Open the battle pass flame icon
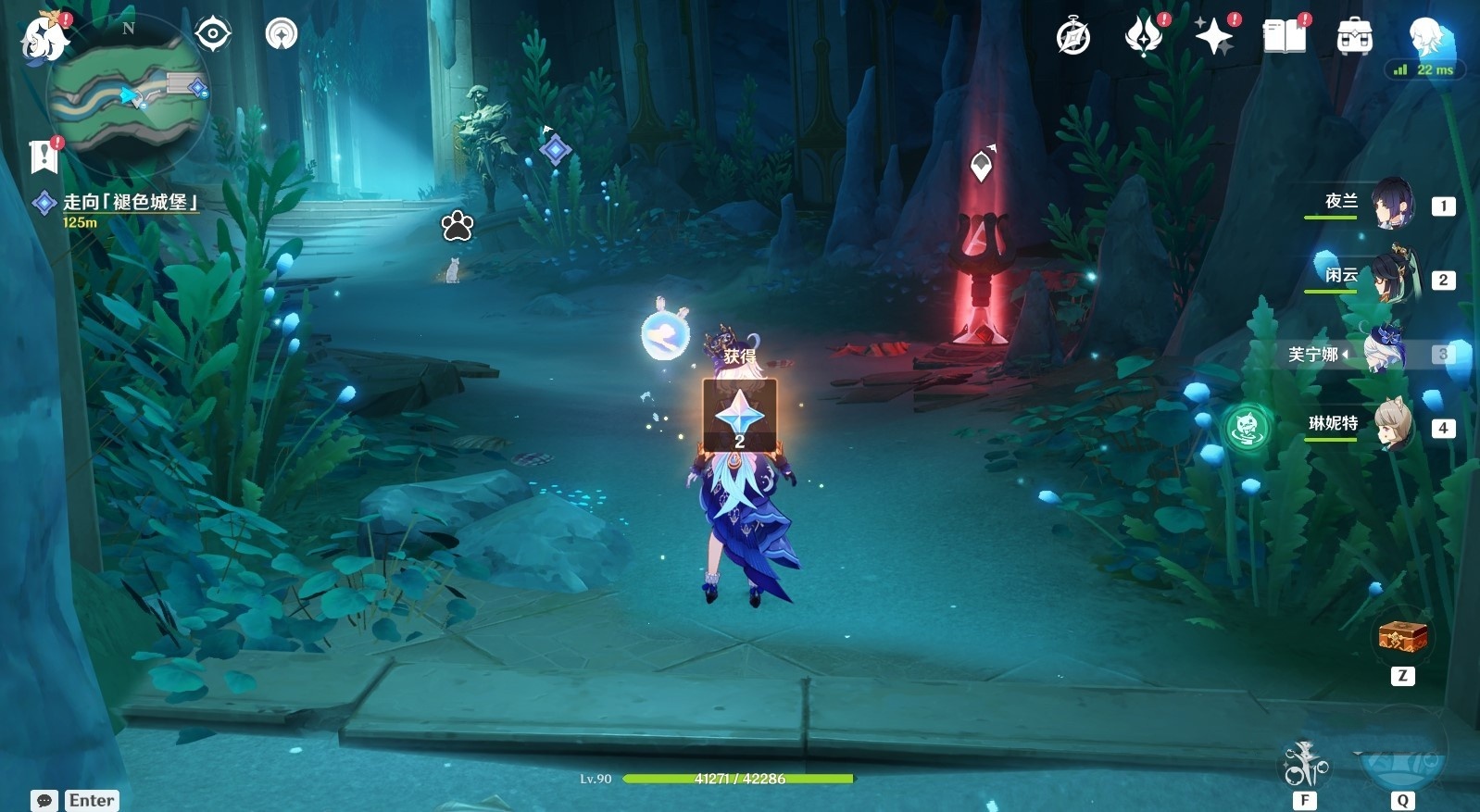 [x=1144, y=37]
